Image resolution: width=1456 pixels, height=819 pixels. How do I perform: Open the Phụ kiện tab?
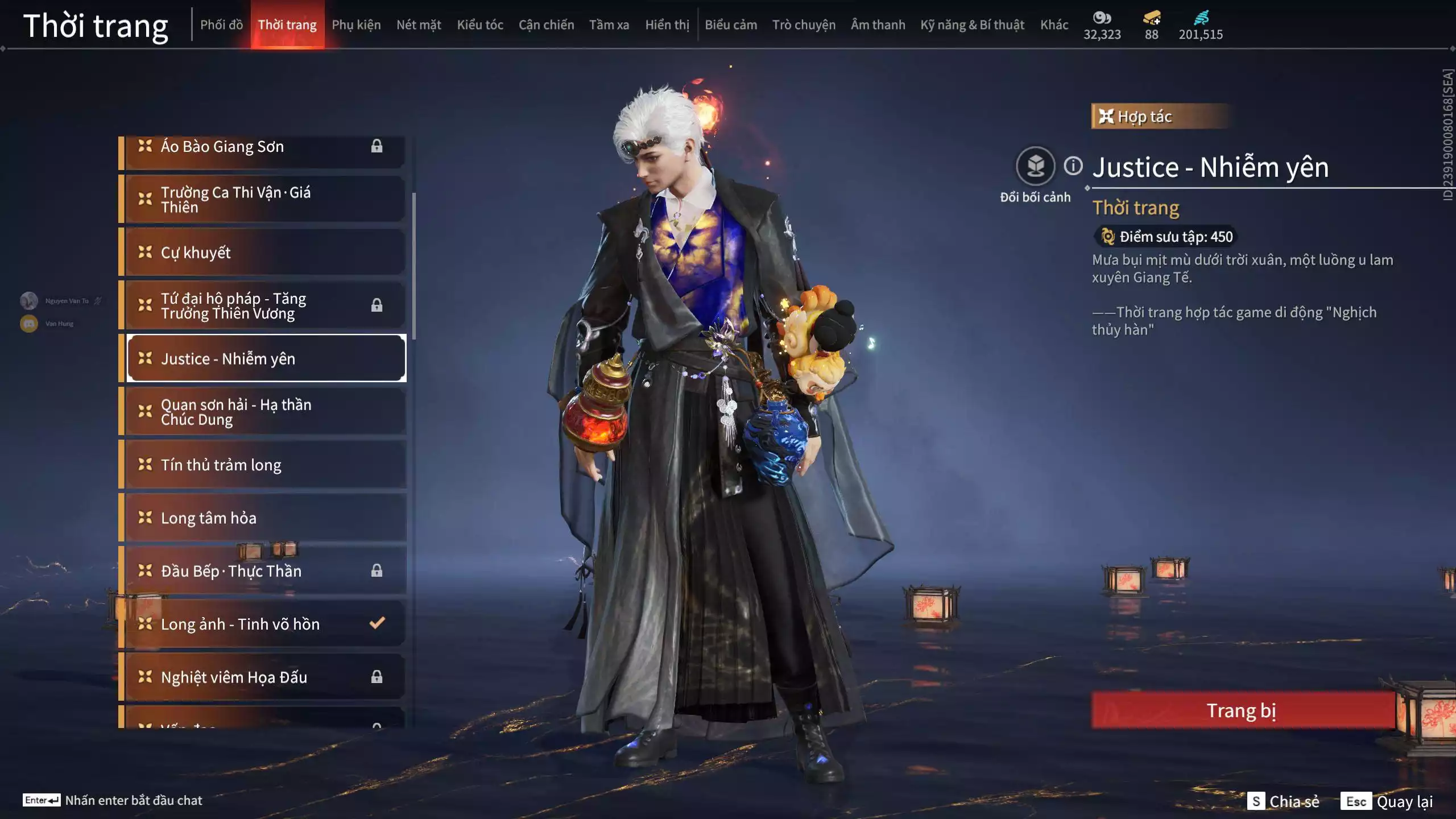356,25
